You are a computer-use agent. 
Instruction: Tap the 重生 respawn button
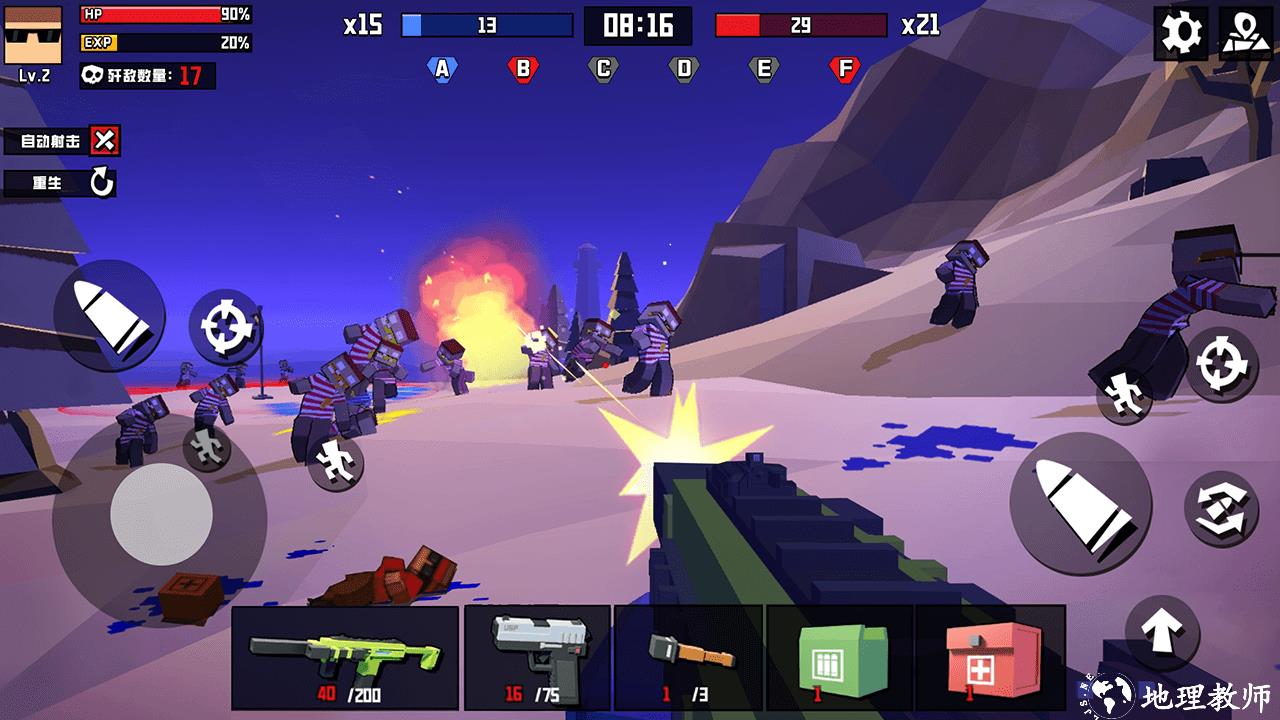[x=101, y=183]
